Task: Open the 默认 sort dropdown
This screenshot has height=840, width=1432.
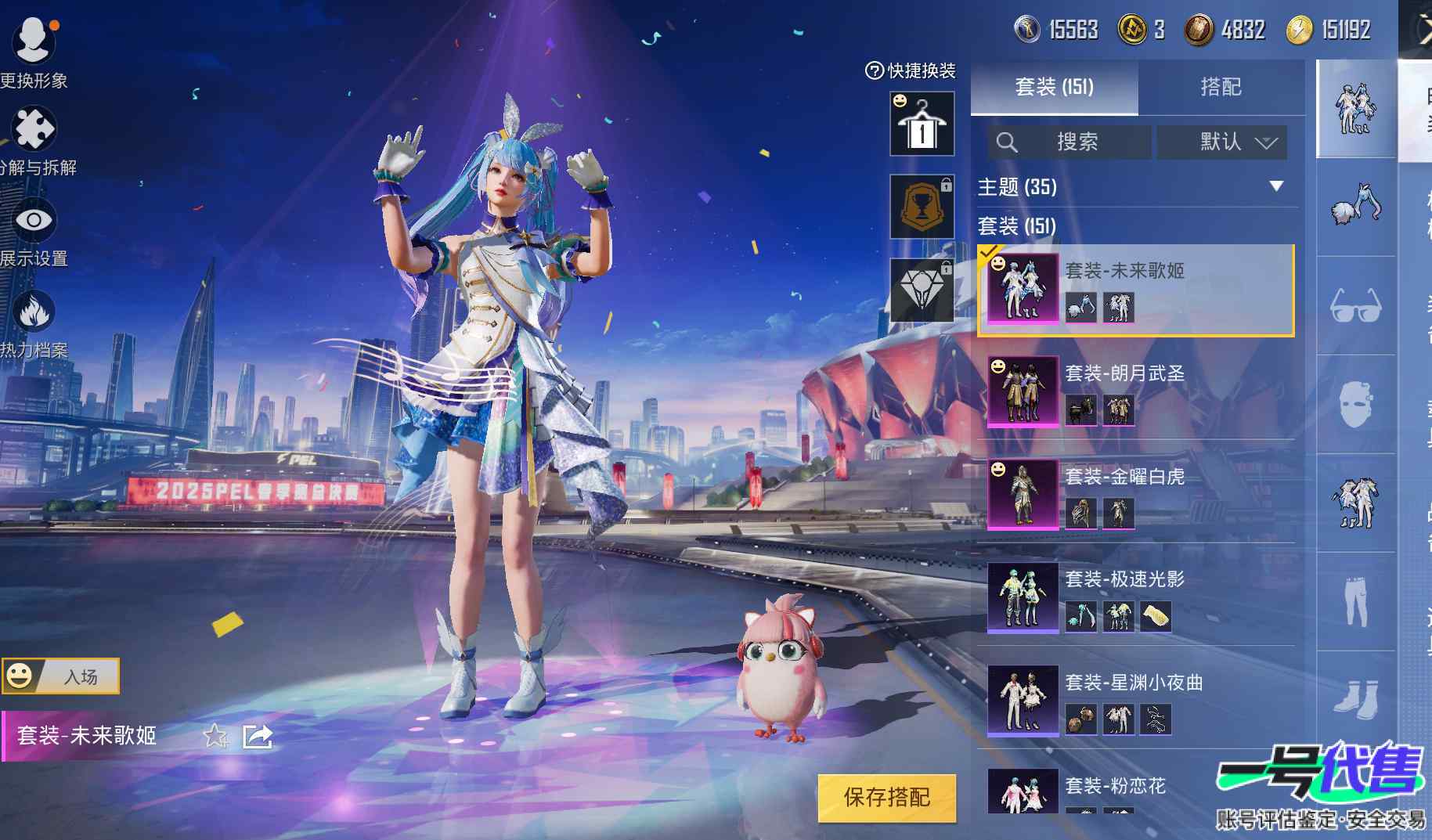Action: tap(1221, 142)
